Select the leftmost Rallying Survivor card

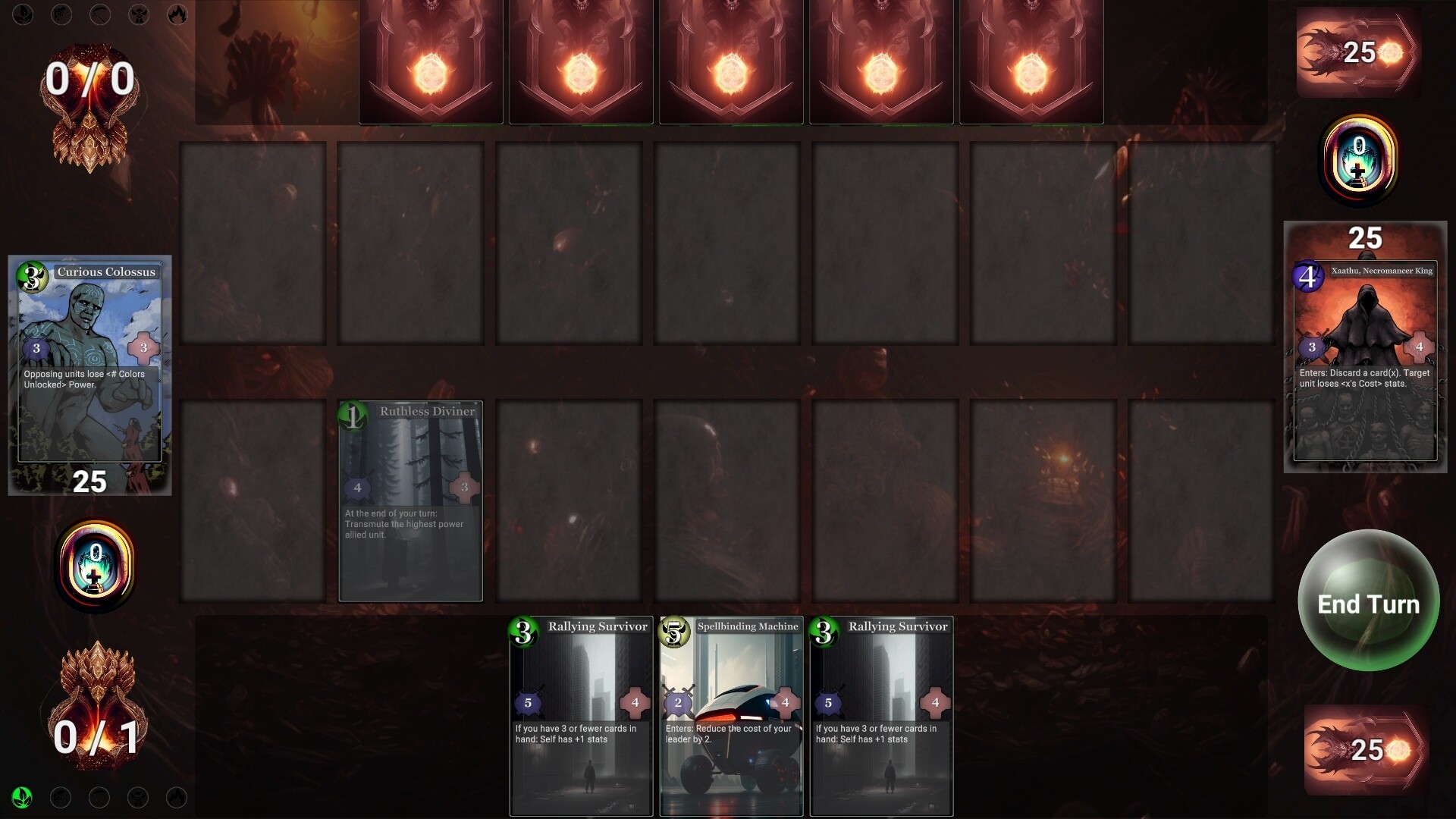580,717
